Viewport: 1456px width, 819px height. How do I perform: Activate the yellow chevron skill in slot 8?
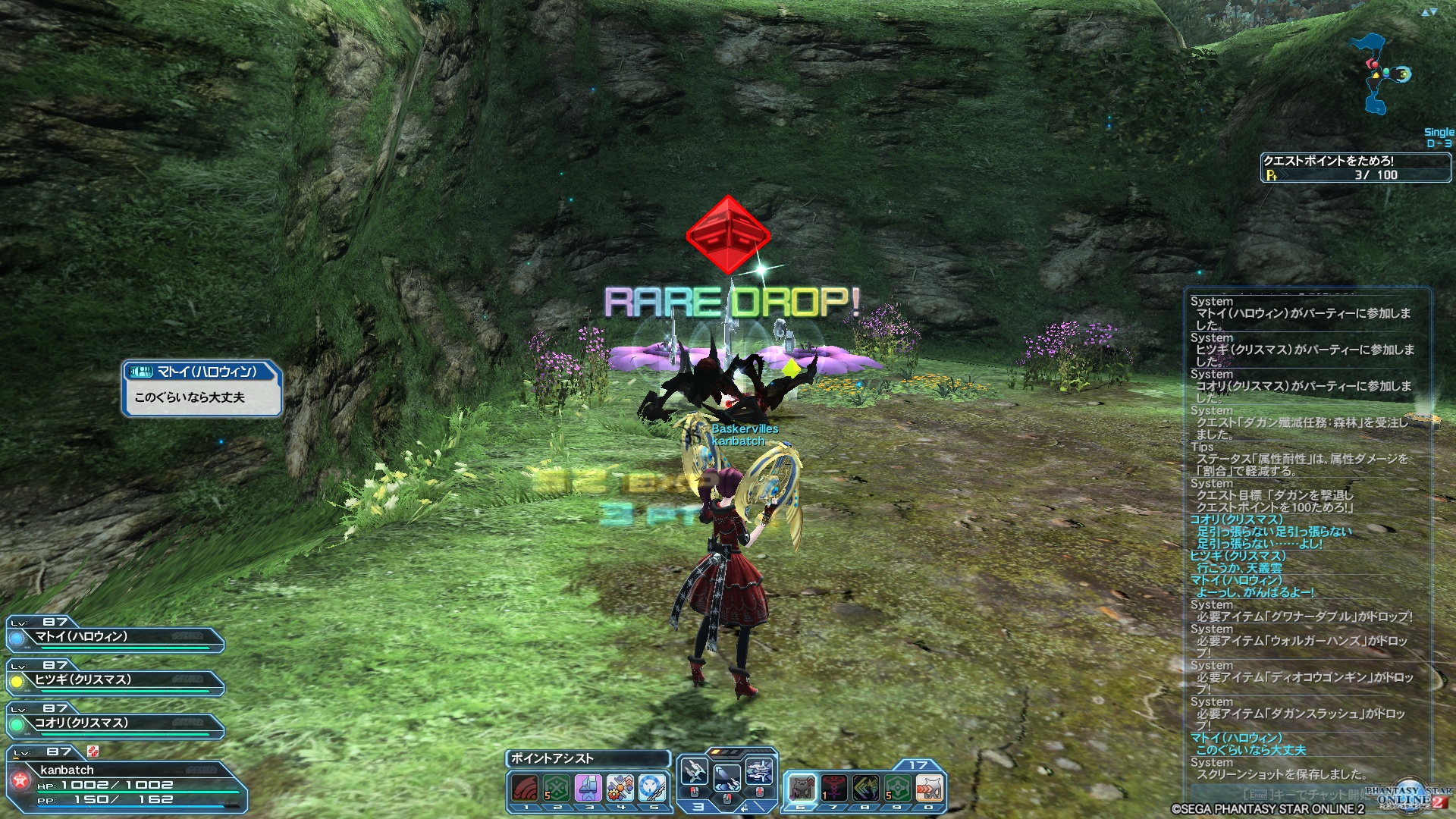point(865,789)
